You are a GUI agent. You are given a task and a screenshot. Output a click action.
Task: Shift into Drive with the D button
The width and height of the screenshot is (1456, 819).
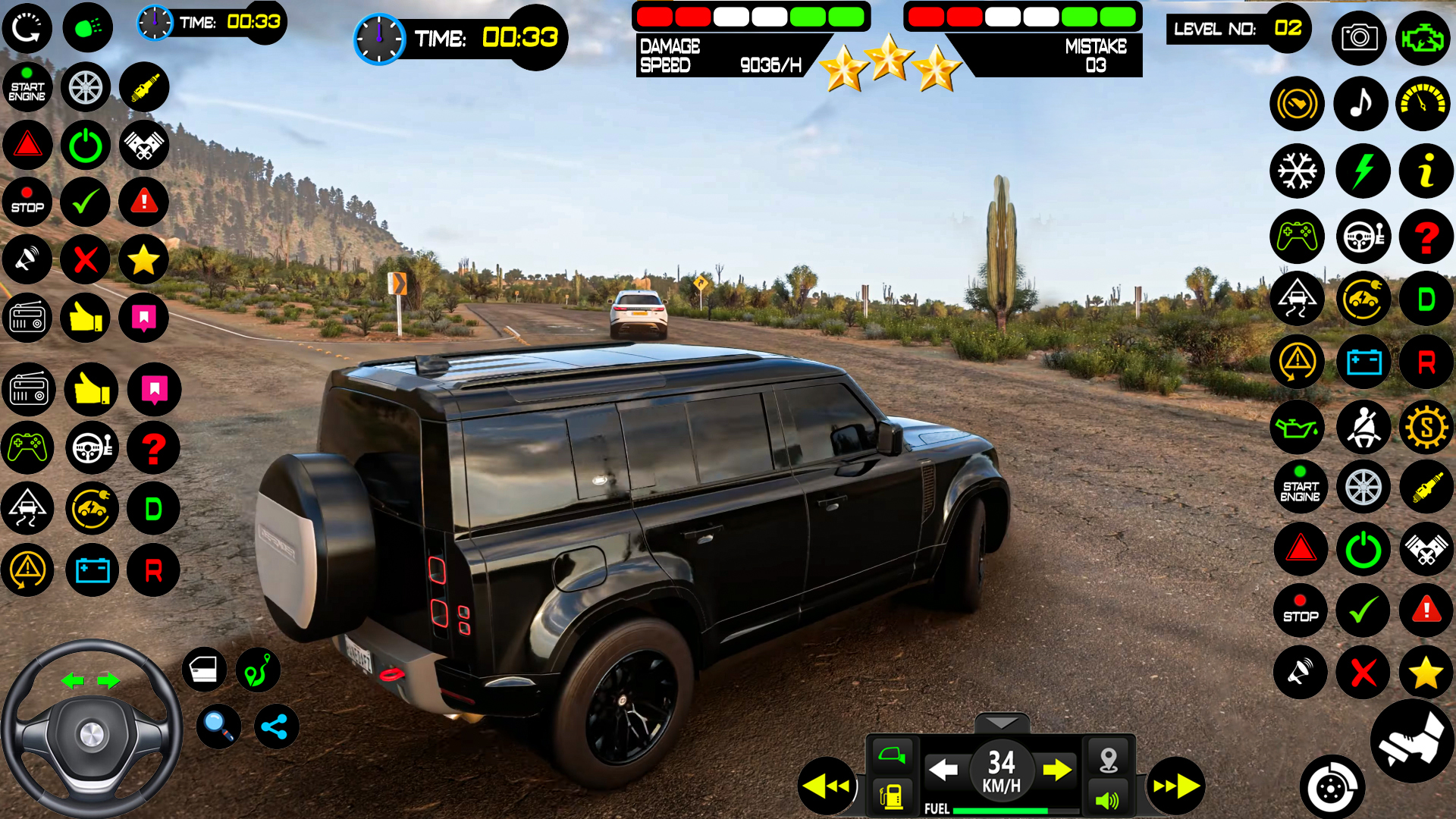1426,299
